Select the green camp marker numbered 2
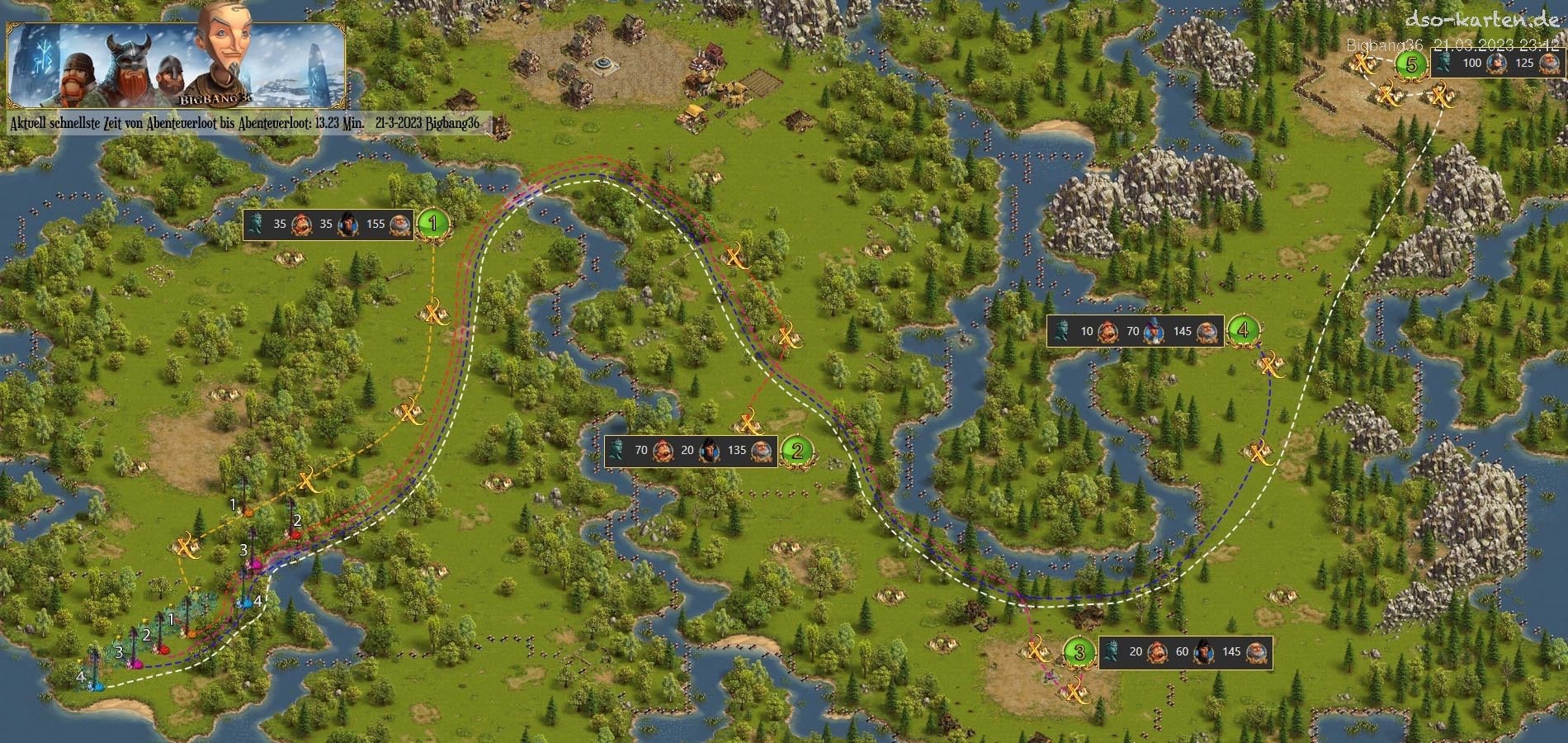 point(797,451)
